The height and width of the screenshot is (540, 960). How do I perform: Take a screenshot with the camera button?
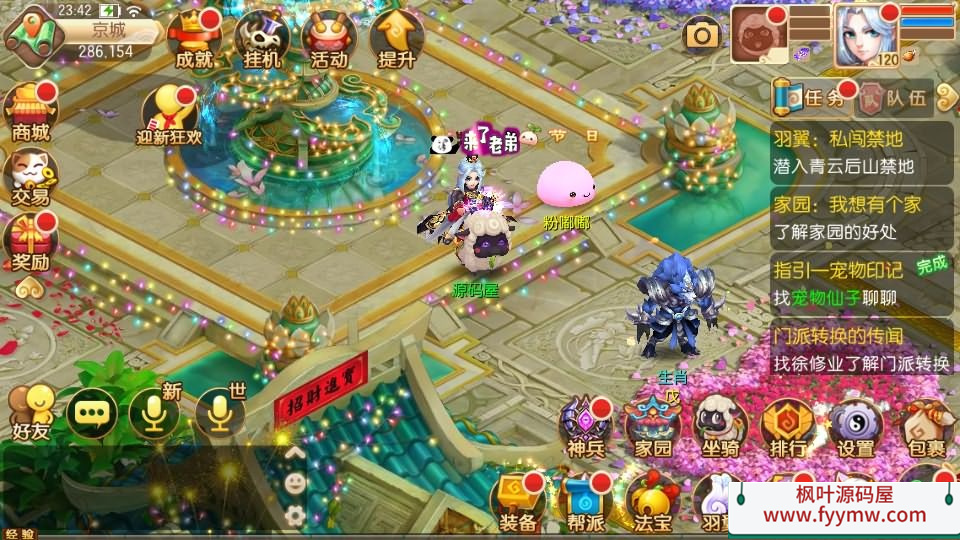[x=702, y=36]
